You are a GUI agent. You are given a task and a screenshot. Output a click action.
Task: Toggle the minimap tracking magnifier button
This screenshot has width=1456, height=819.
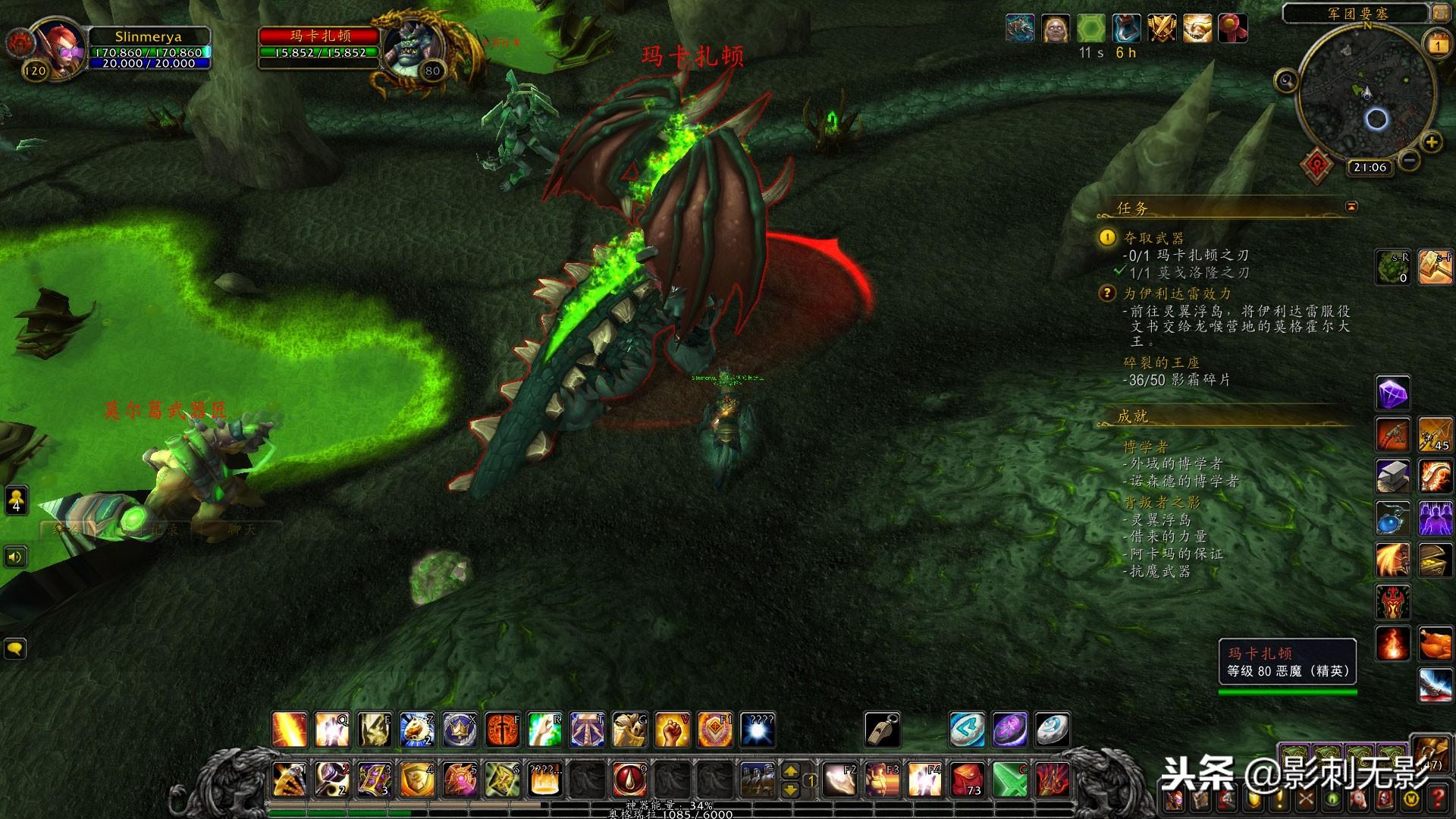pyautogui.click(x=1286, y=80)
